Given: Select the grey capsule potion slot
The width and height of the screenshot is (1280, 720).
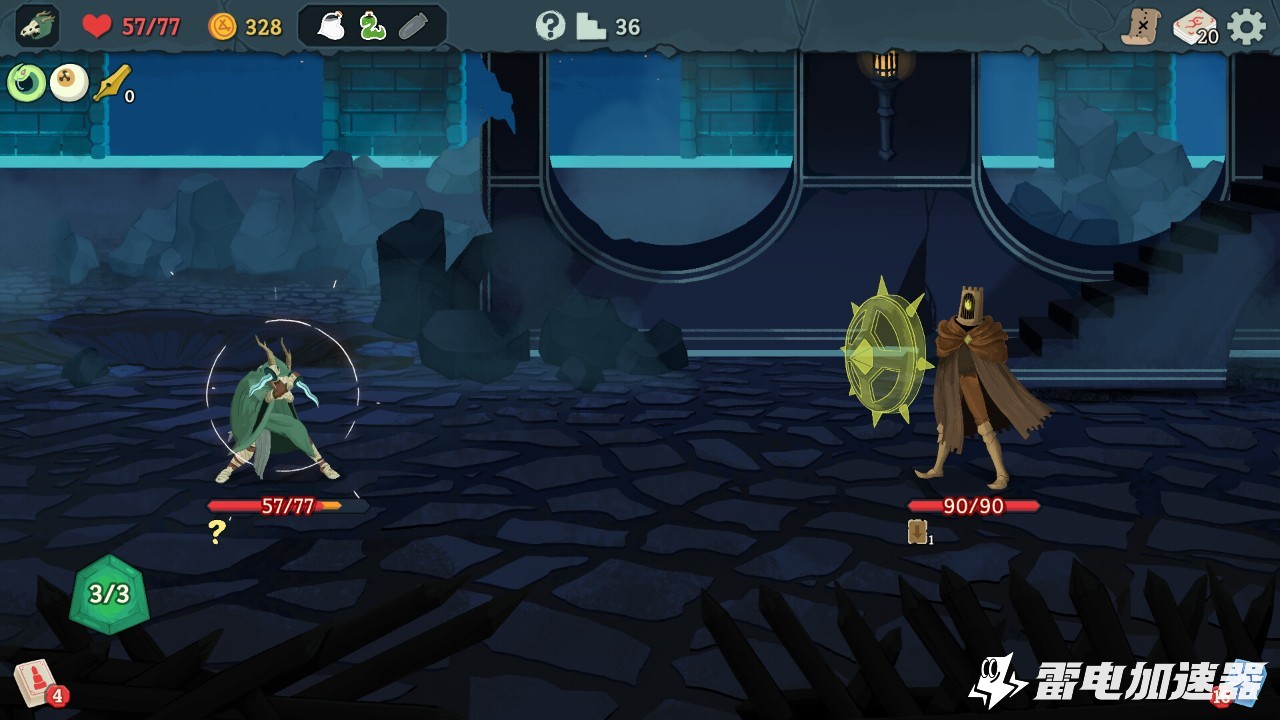Looking at the screenshot, I should pyautogui.click(x=414, y=27).
